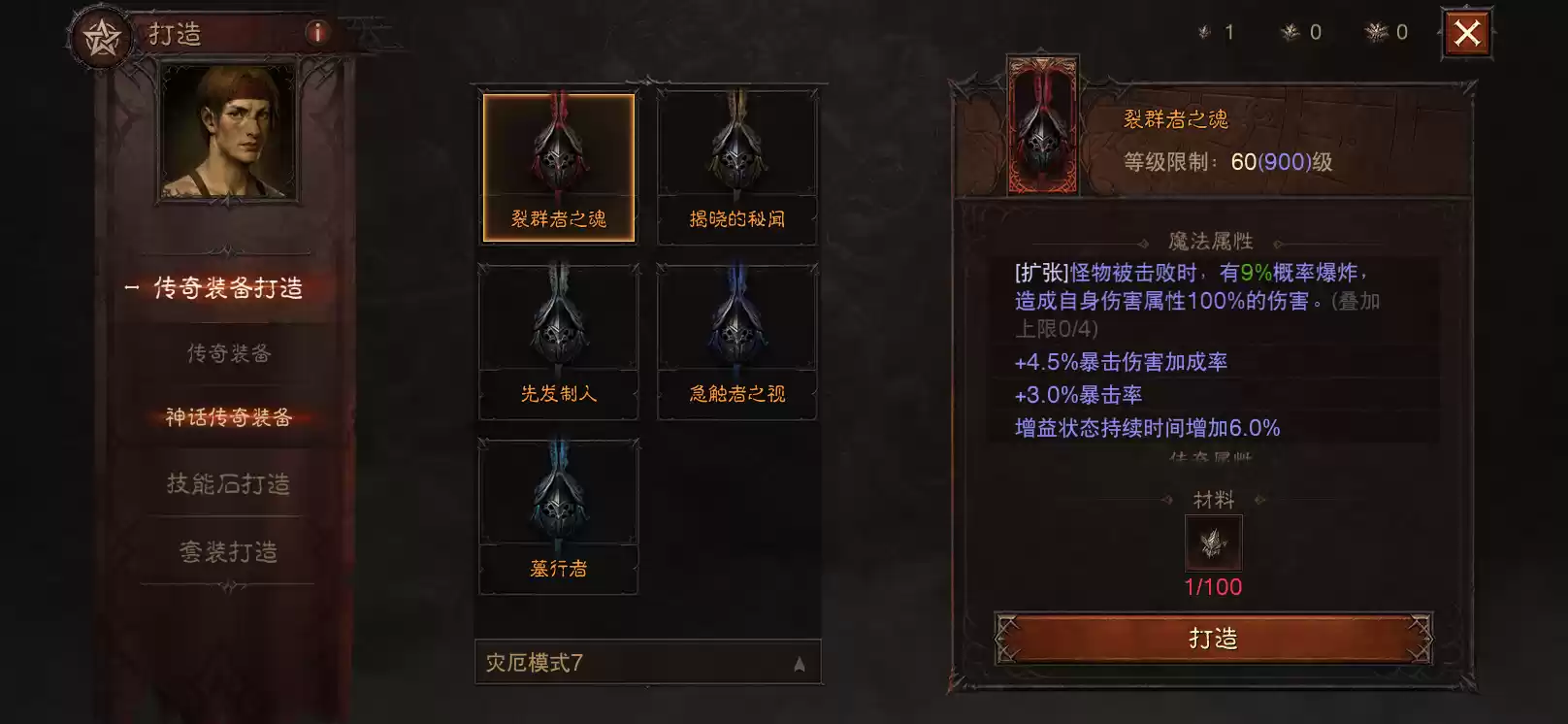This screenshot has width=1568, height=724.
Task: Click the rightmost currency icon showing count 0
Action: click(1378, 32)
